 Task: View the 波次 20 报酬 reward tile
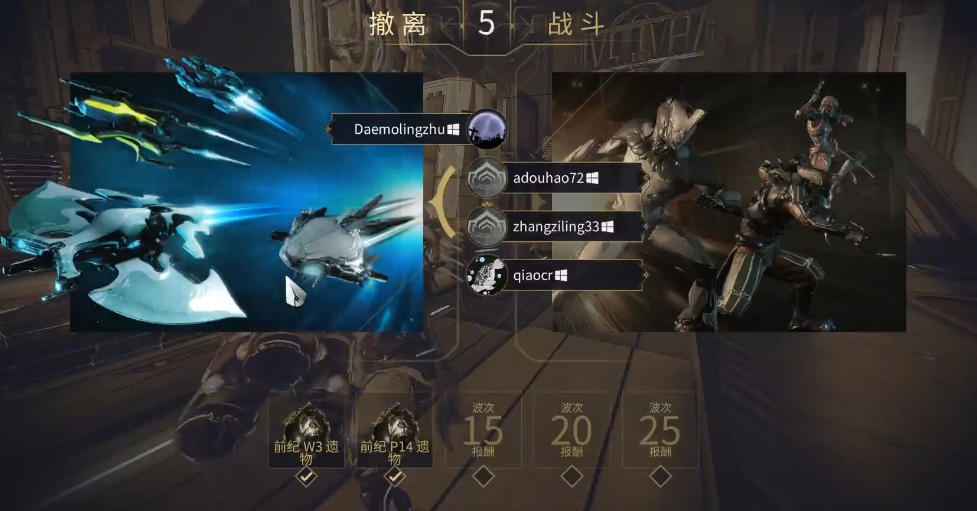[x=572, y=432]
